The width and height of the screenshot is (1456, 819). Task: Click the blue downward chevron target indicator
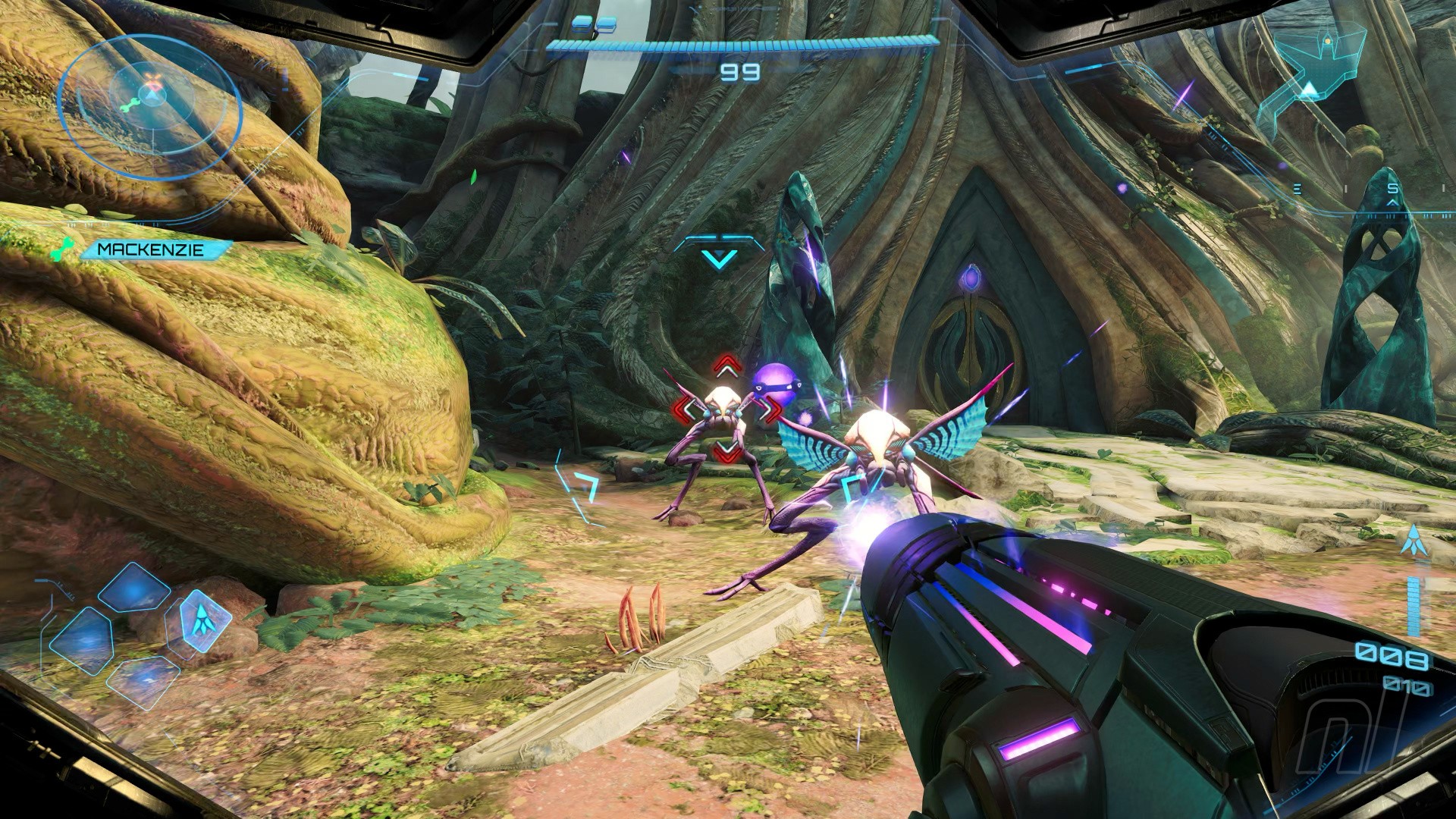click(x=719, y=259)
